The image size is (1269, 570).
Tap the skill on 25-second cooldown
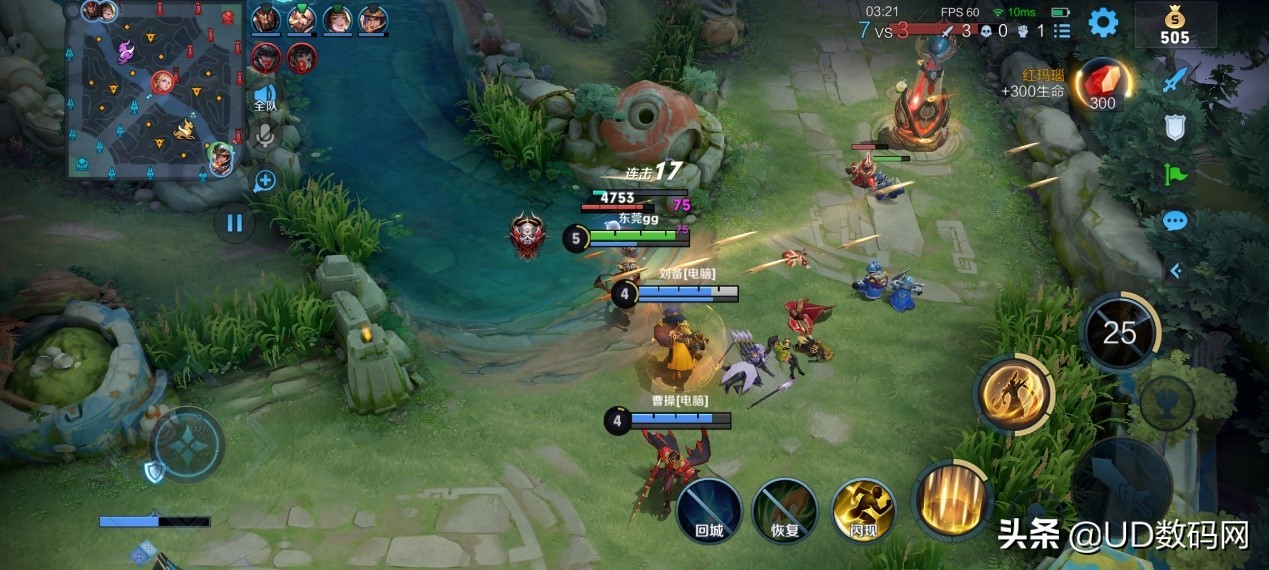1120,332
